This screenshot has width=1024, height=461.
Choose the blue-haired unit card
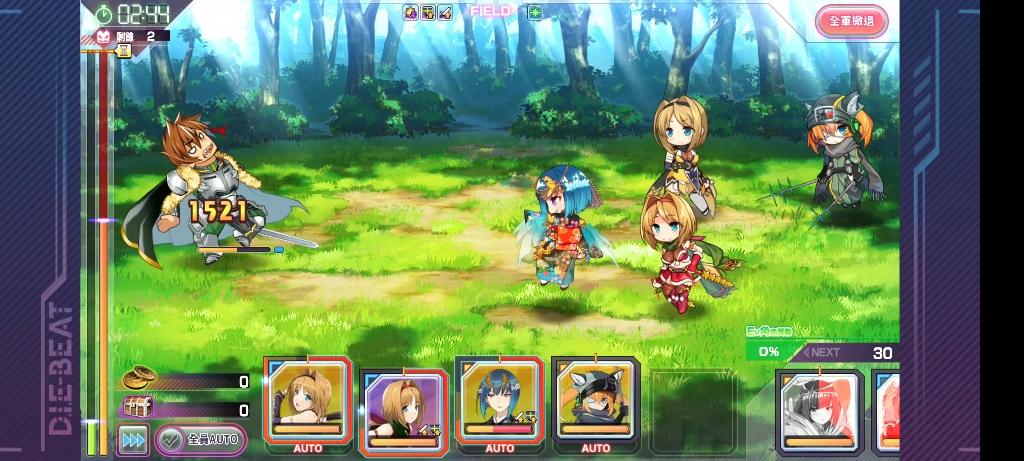tap(499, 399)
